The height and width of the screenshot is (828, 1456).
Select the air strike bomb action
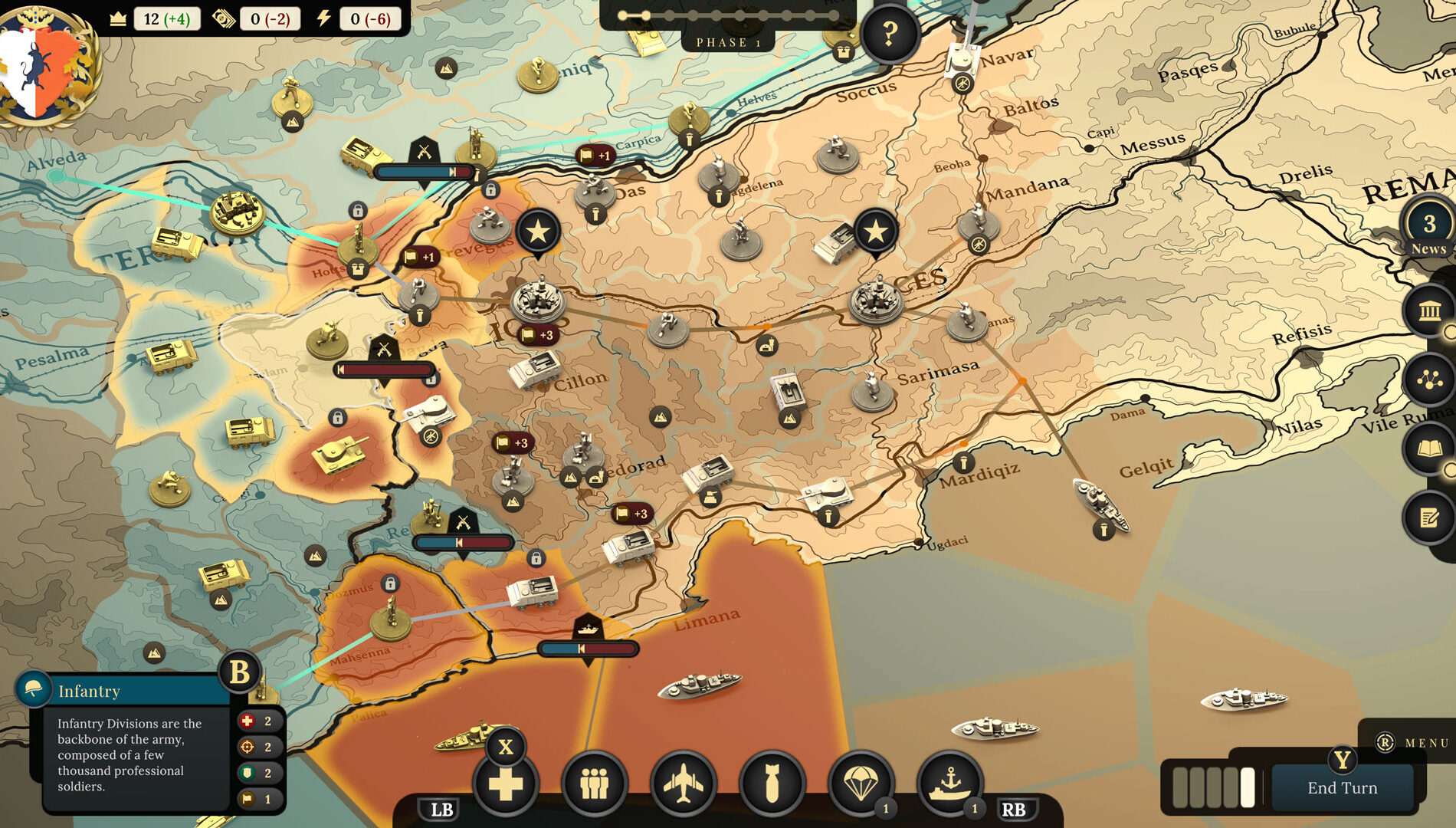coord(774,784)
